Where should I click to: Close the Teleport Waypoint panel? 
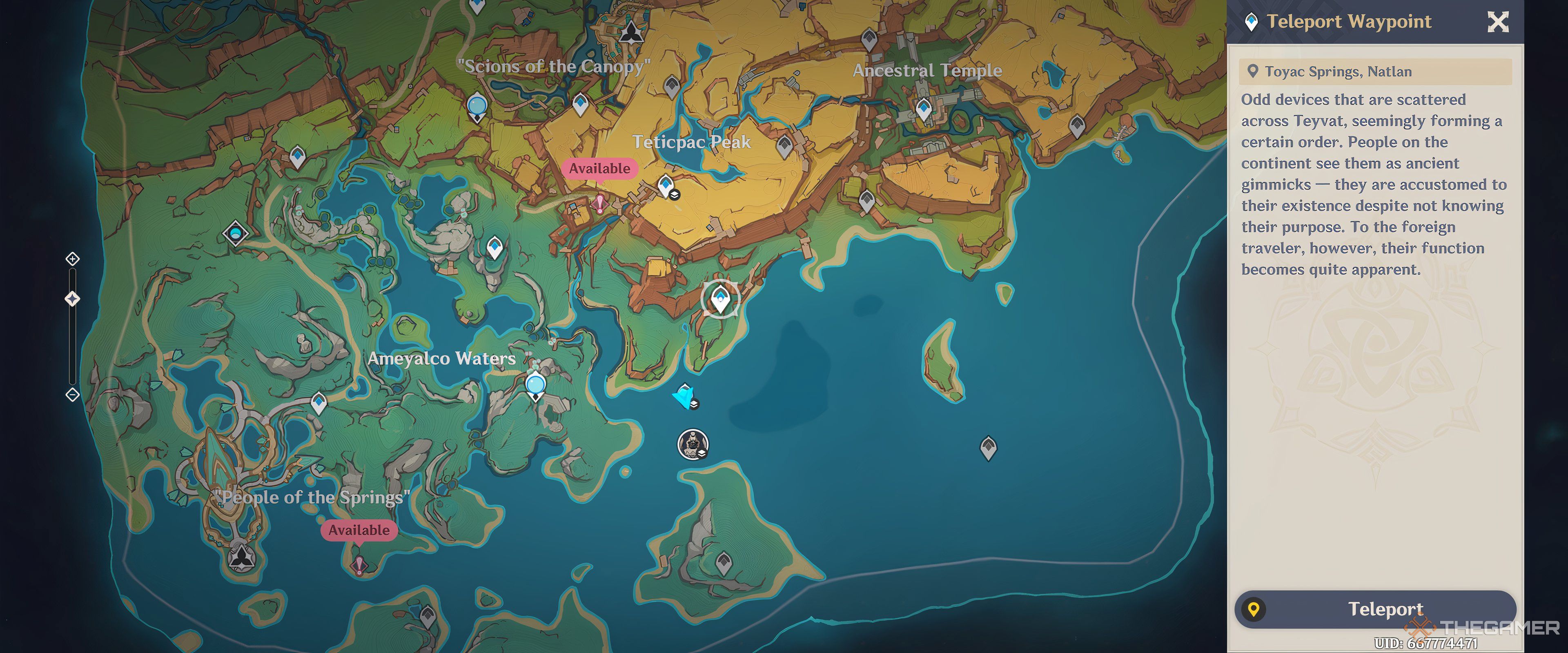1497,22
